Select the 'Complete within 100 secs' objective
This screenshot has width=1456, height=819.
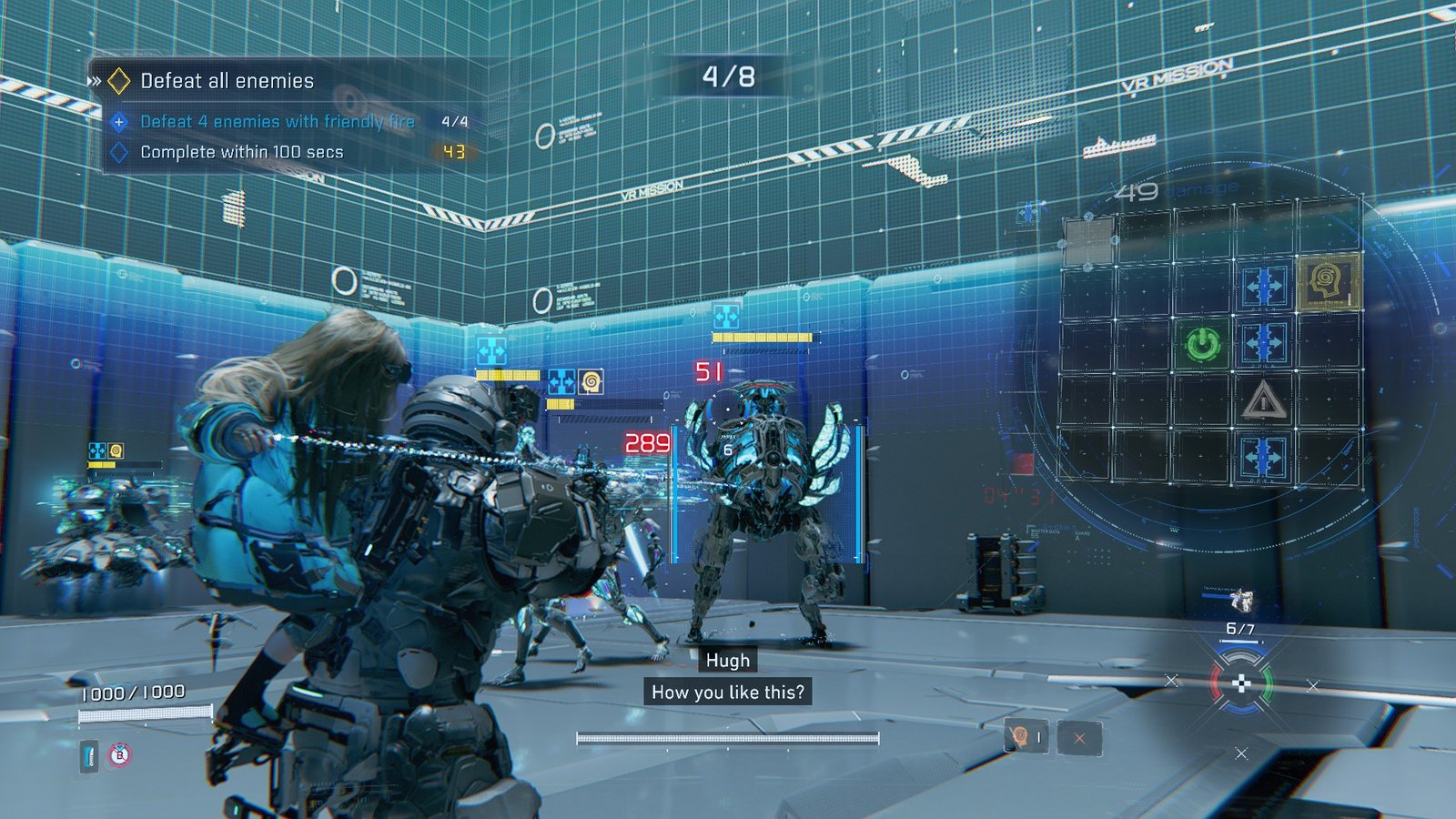[241, 152]
